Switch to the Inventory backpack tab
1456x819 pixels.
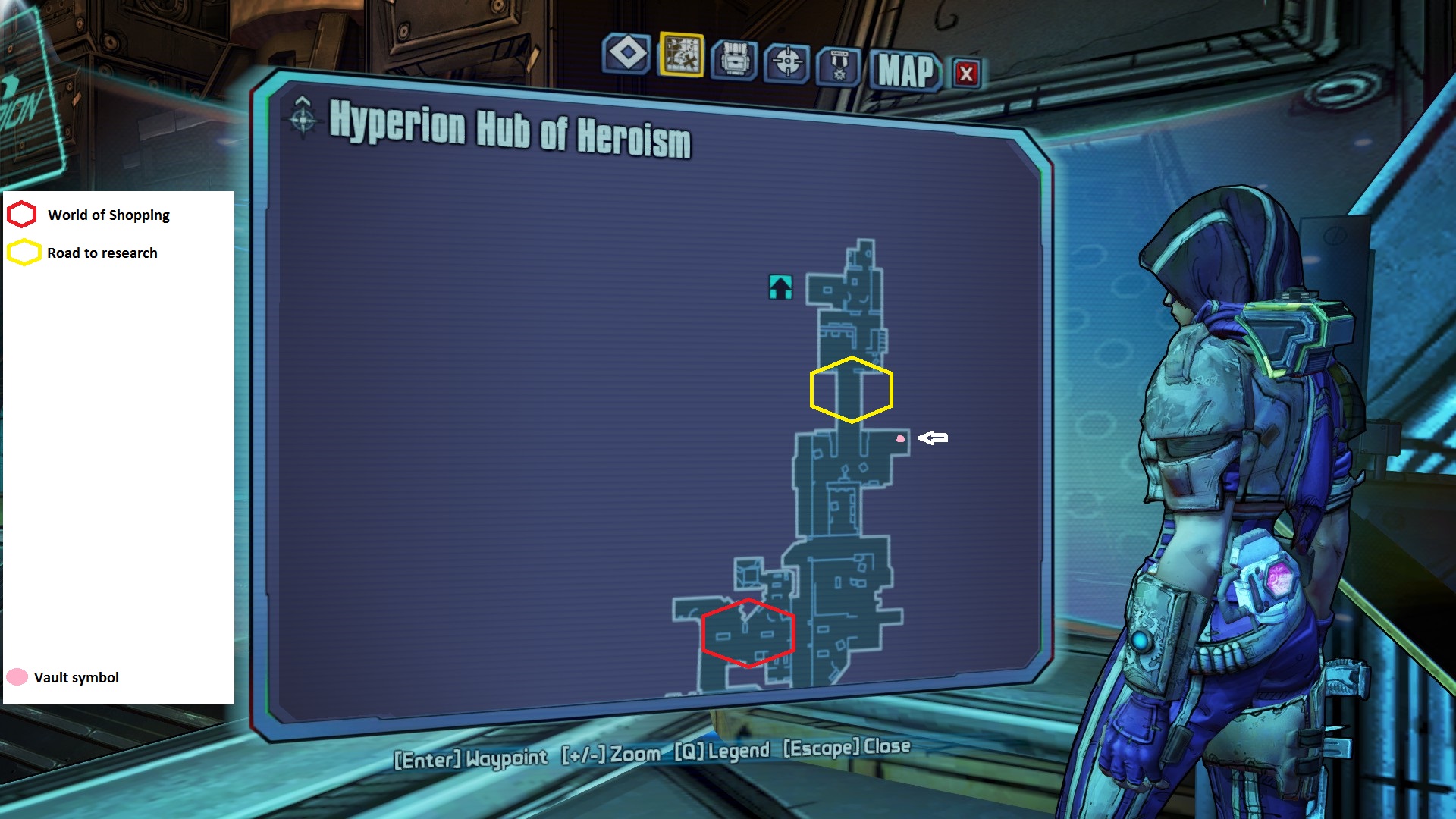734,60
